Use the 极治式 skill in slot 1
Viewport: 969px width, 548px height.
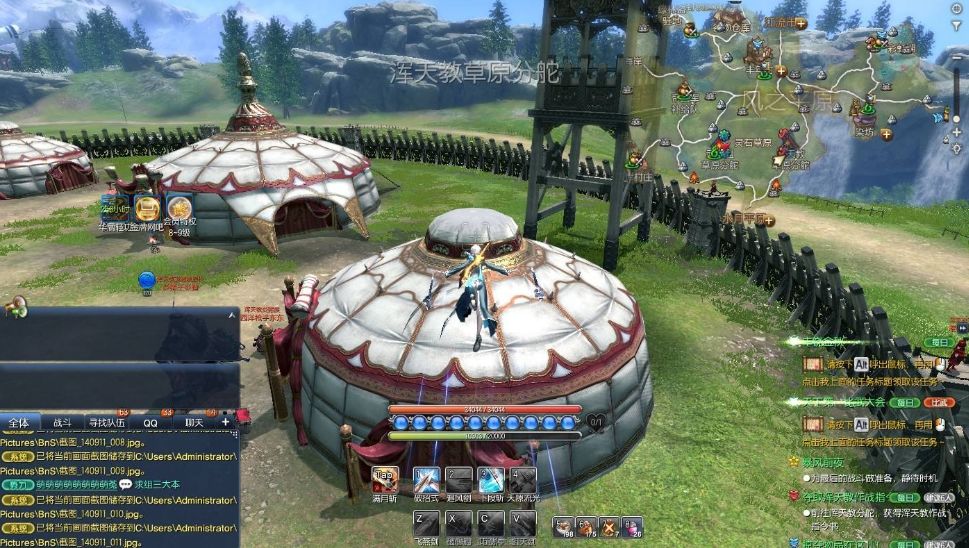click(x=427, y=480)
